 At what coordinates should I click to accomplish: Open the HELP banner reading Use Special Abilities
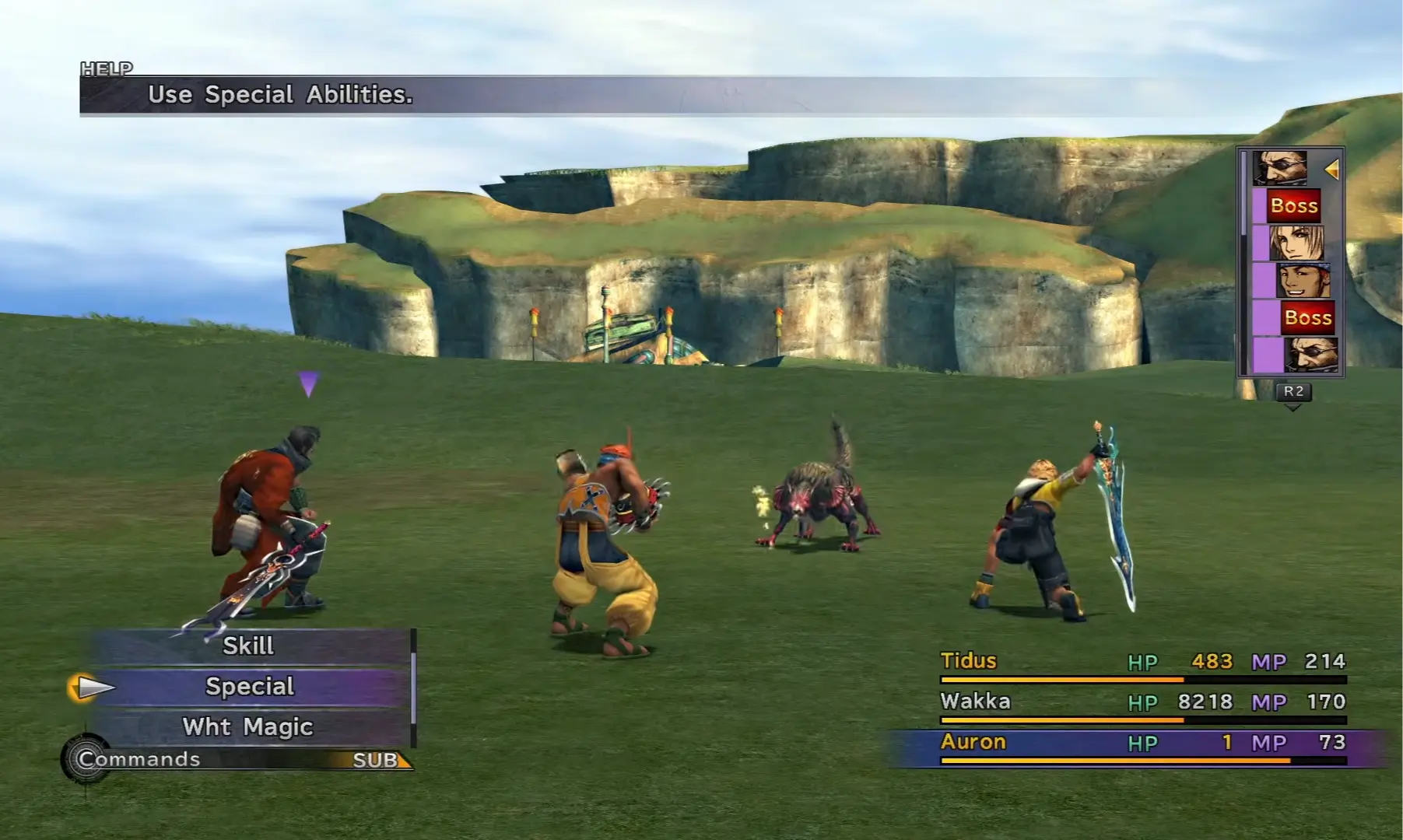pos(280,95)
